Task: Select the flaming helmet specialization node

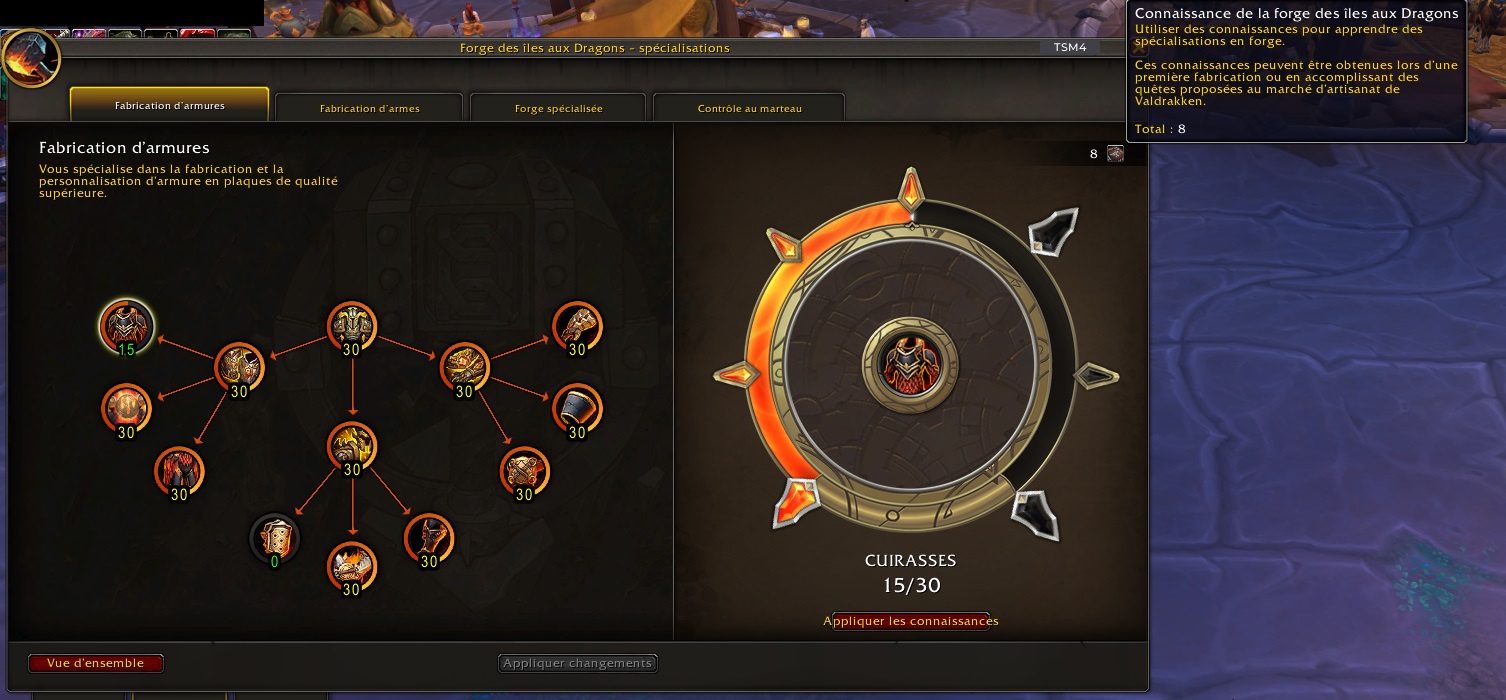Action: (x=351, y=567)
